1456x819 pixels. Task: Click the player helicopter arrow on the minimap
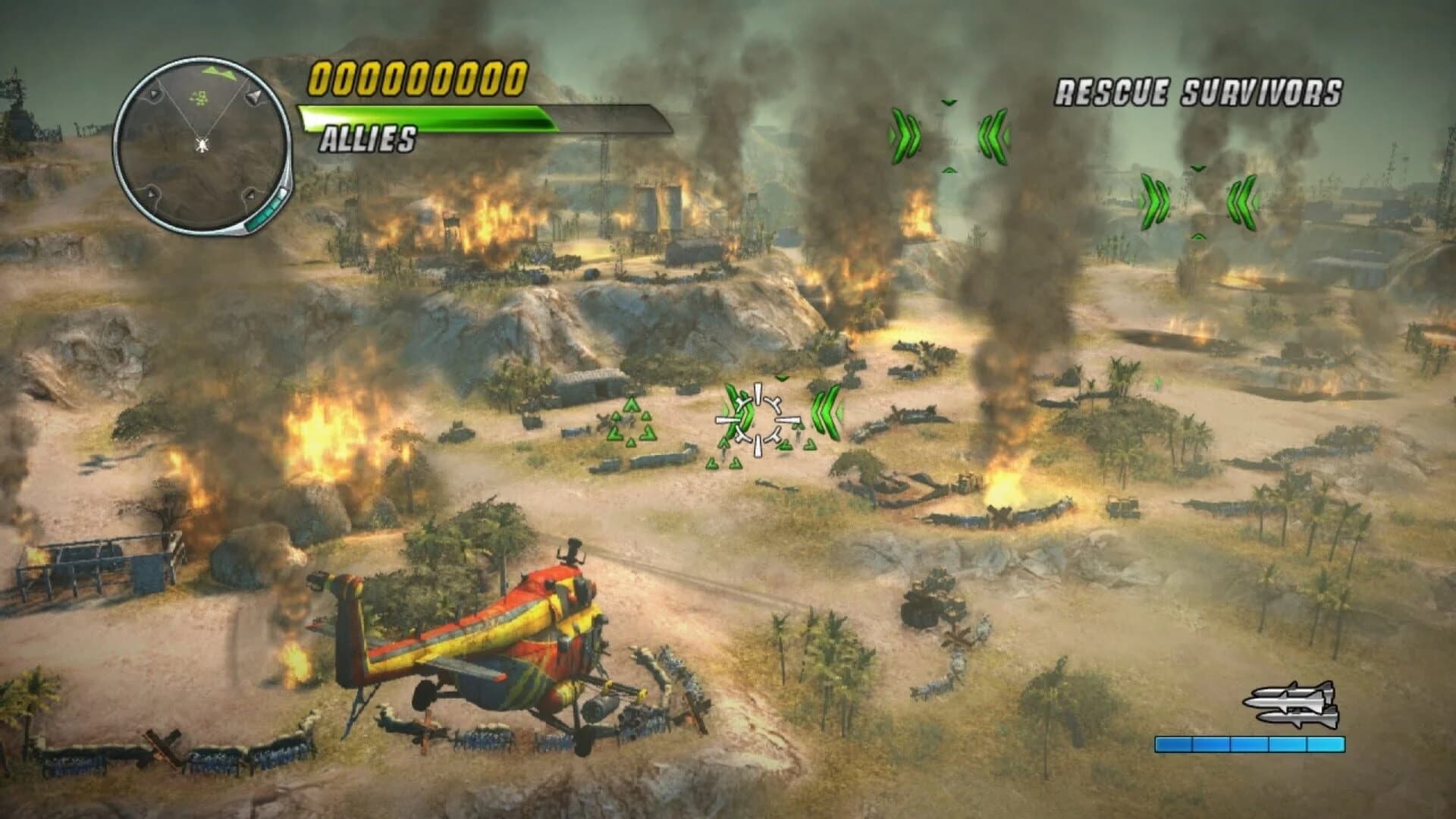click(202, 144)
